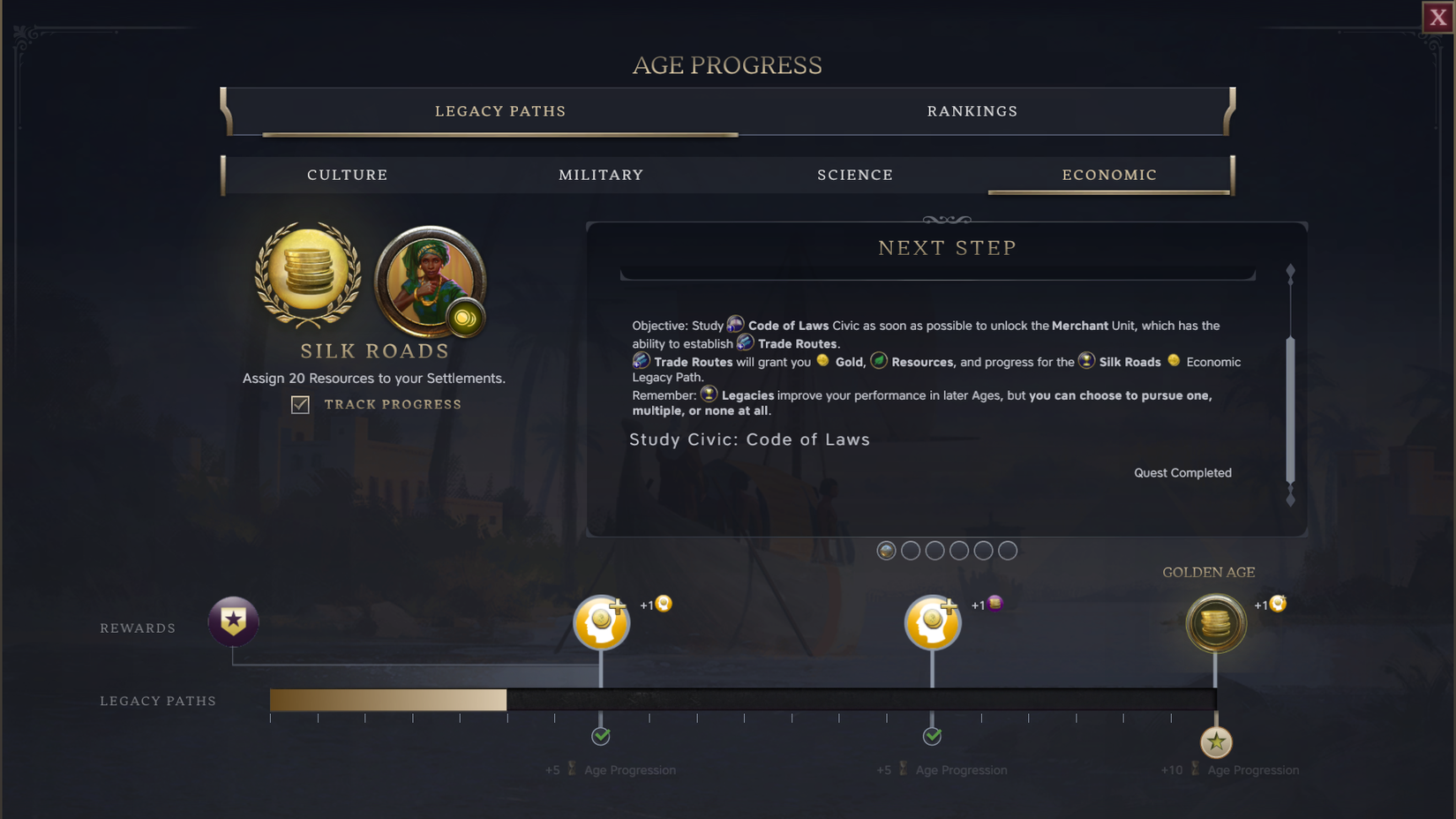Click the Code of Laws civic icon

coord(736,323)
